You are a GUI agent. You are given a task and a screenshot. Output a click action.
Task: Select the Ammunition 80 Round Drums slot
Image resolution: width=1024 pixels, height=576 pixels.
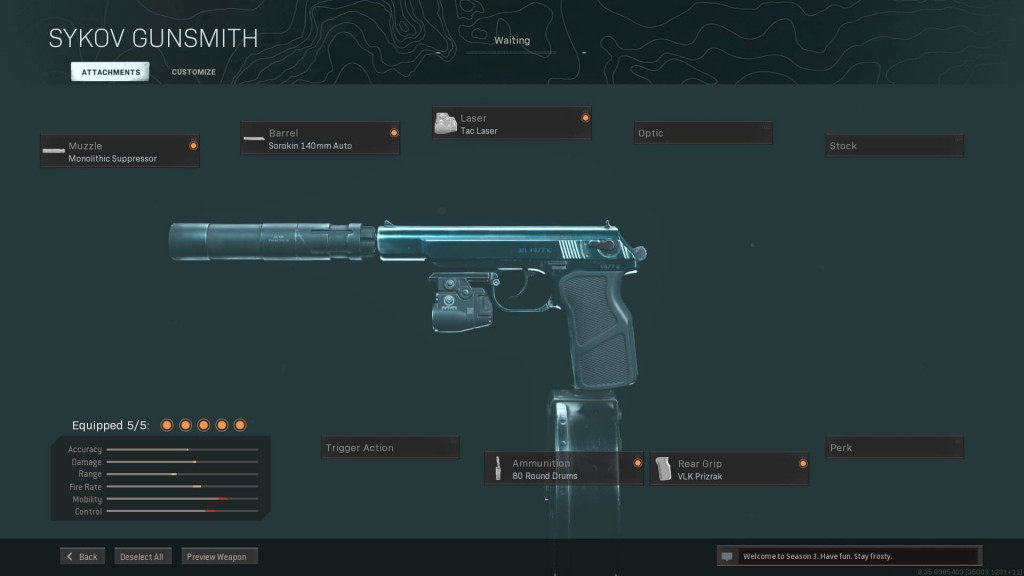point(565,469)
